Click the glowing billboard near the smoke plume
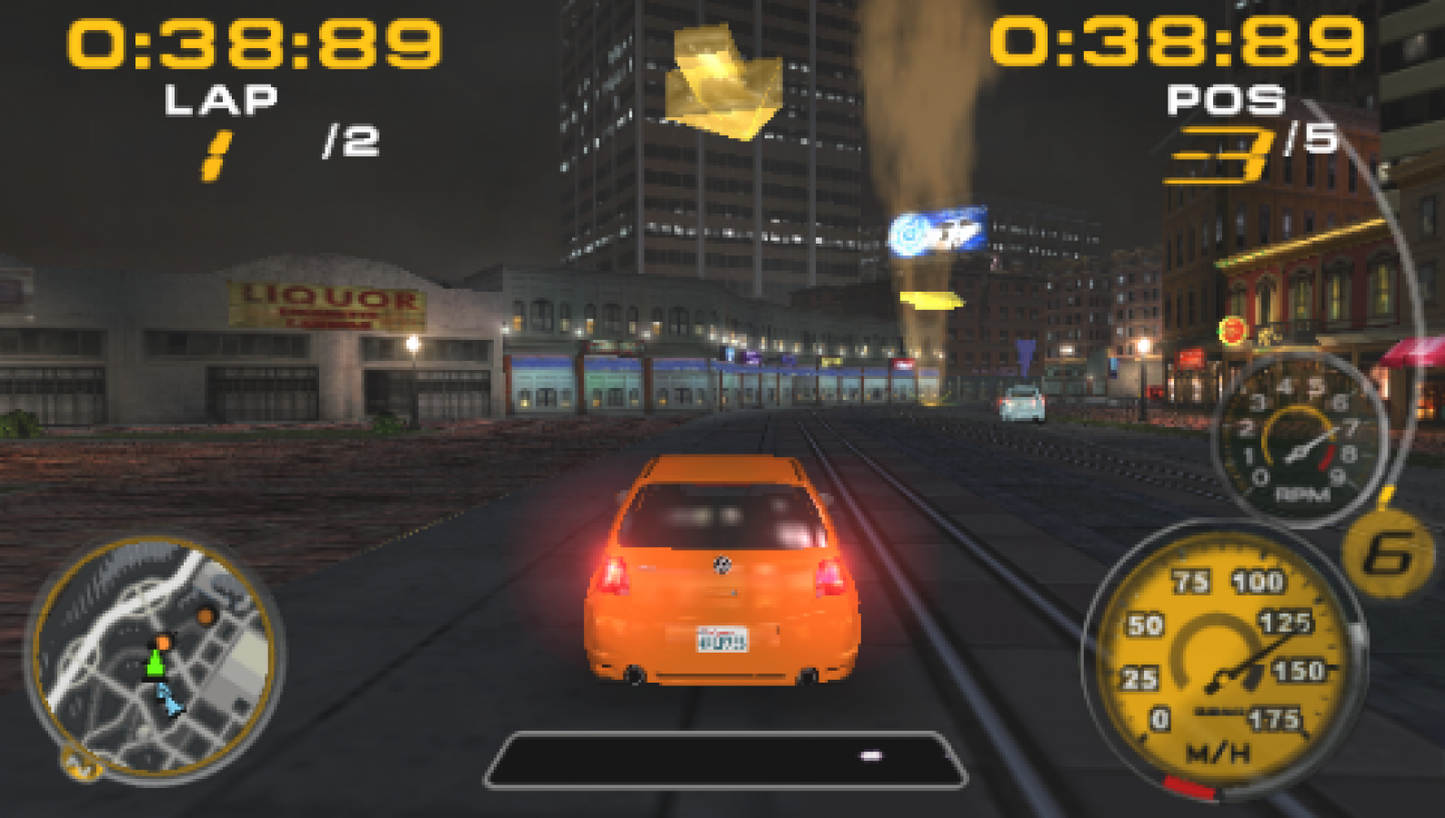The image size is (1445, 818). pos(940,228)
